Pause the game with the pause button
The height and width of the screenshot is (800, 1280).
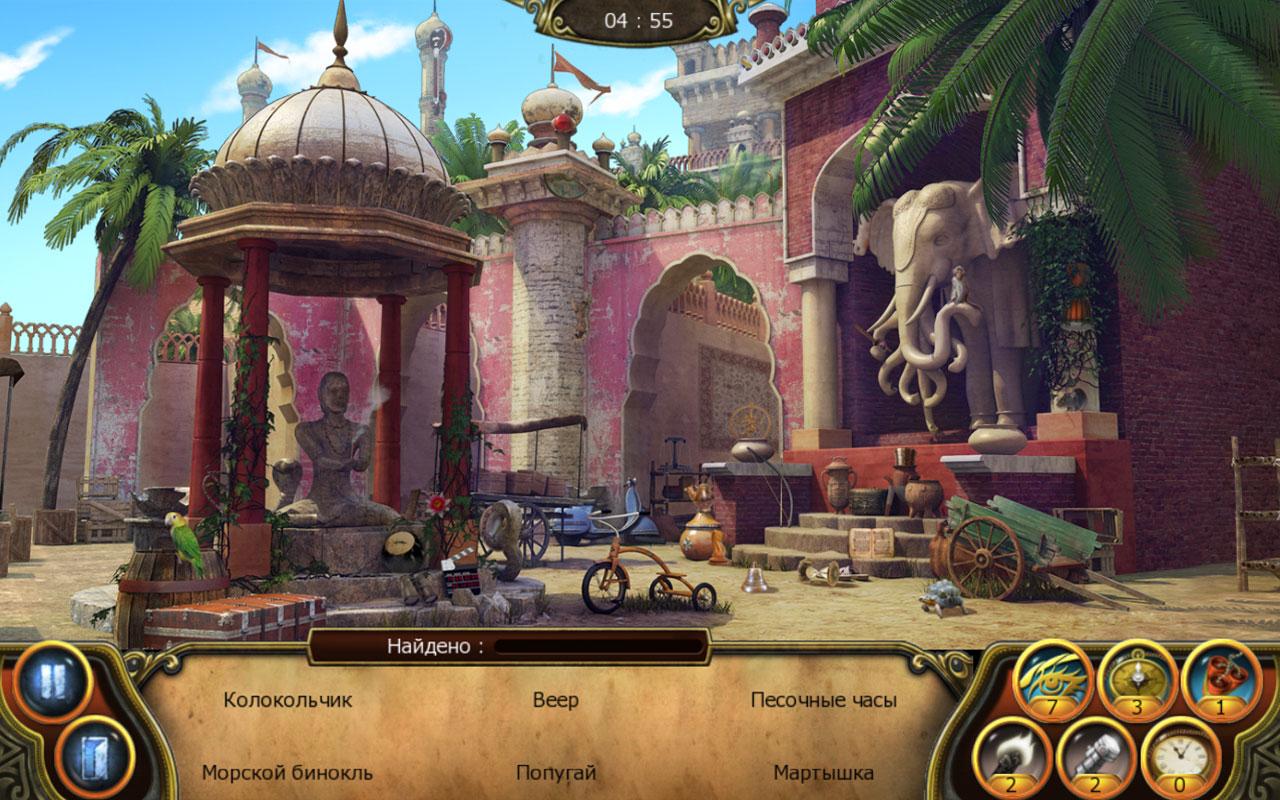53,682
